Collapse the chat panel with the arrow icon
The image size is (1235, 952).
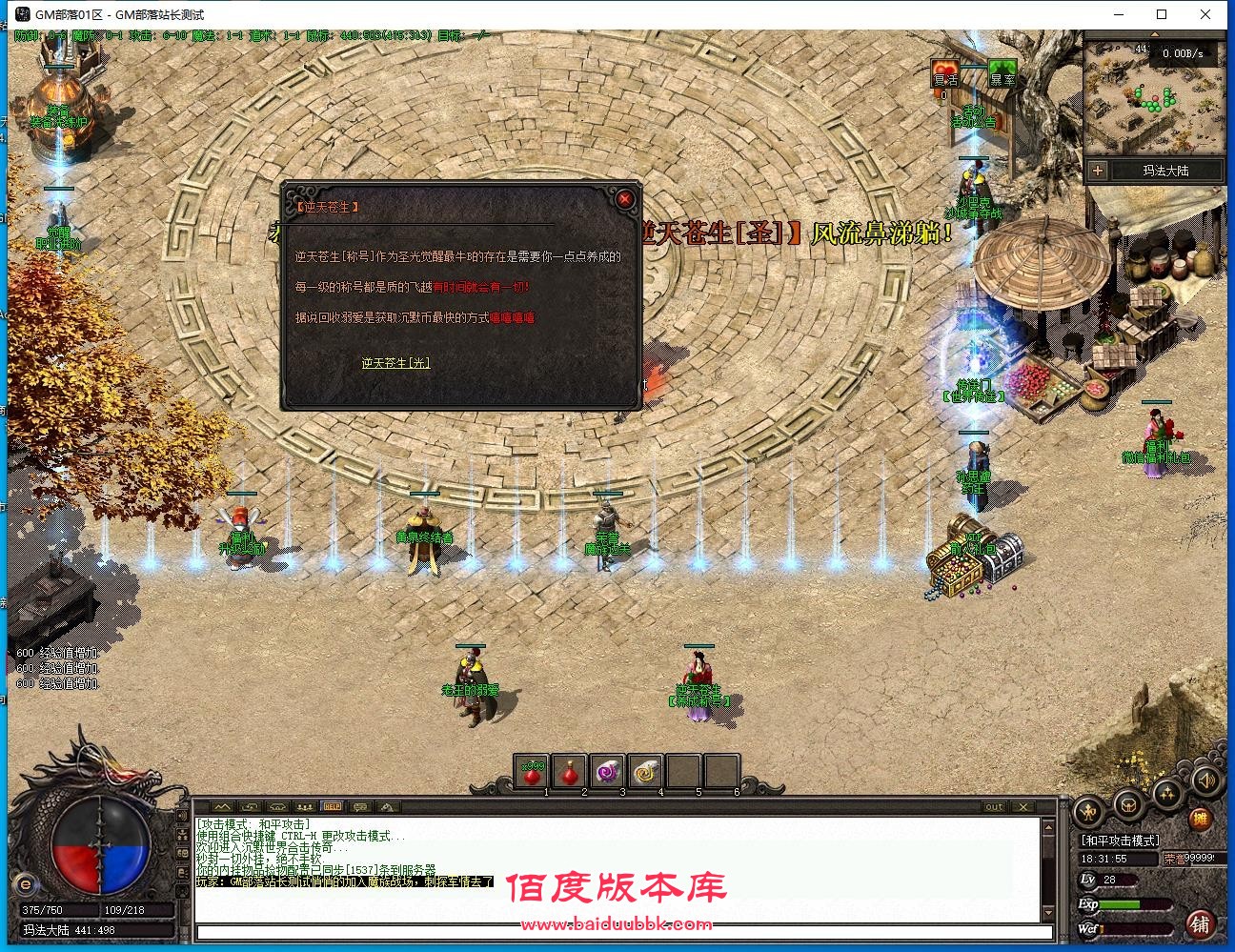(222, 807)
